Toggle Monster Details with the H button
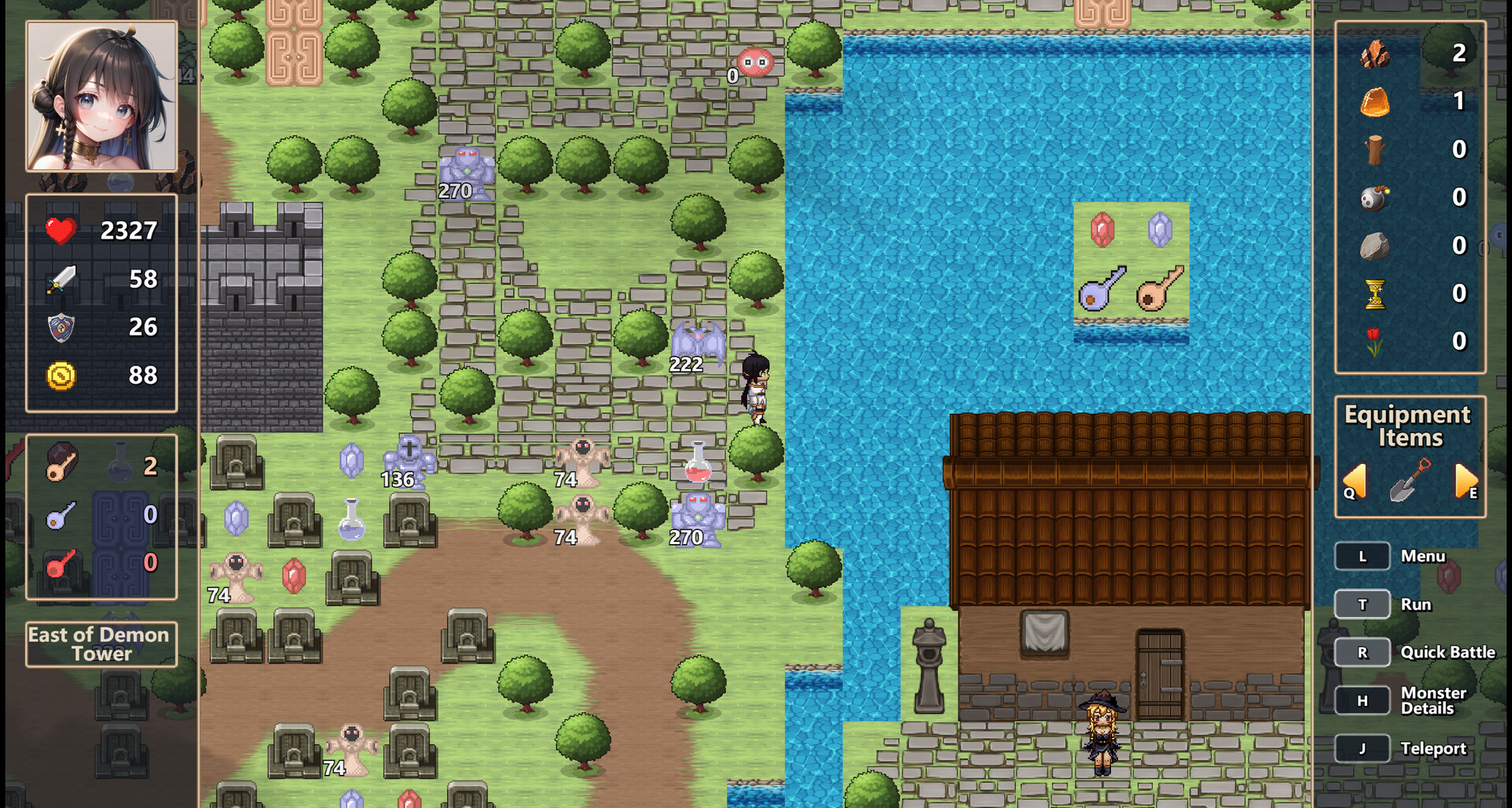 pos(1362,700)
